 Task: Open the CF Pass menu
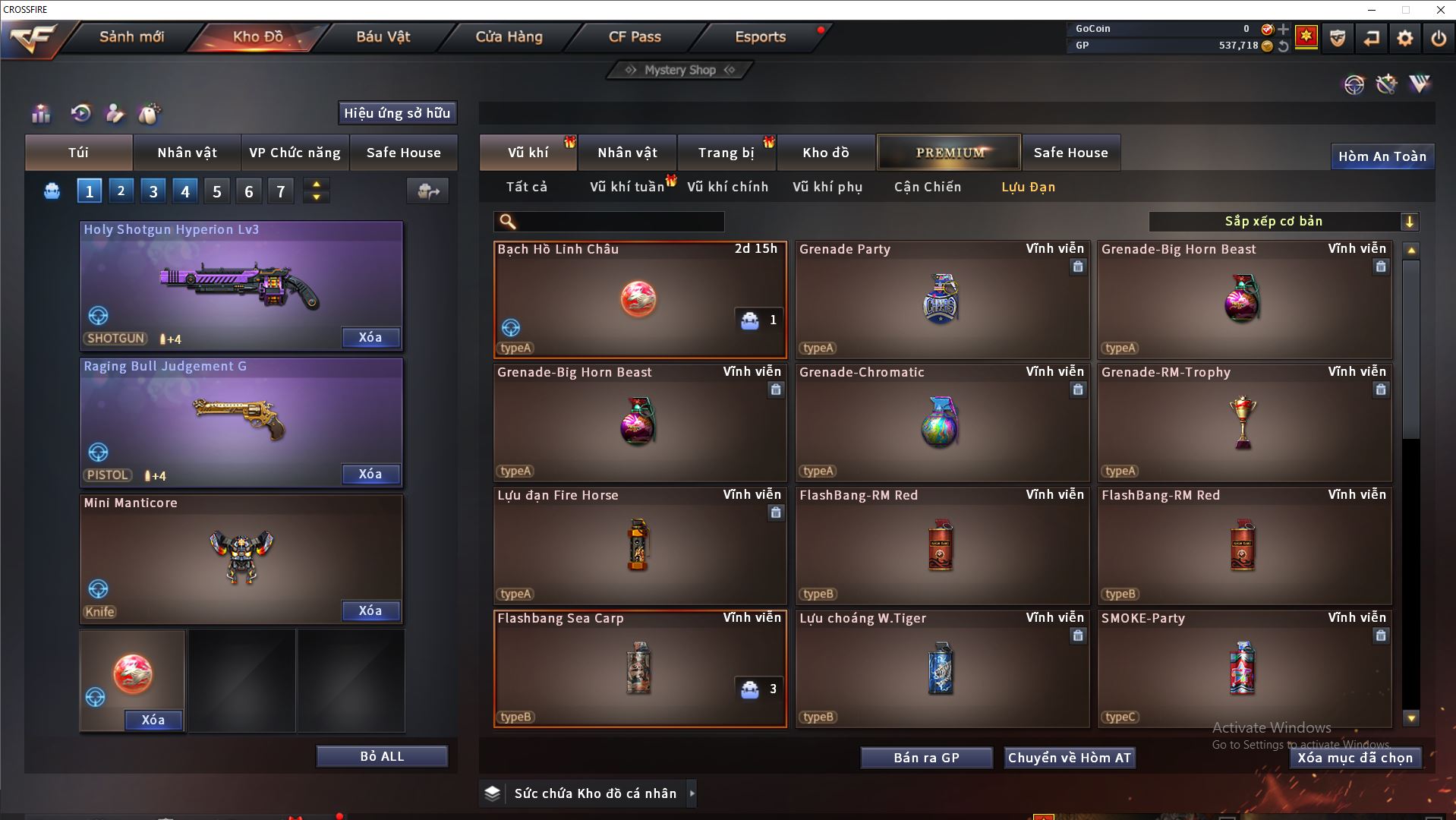pyautogui.click(x=635, y=36)
